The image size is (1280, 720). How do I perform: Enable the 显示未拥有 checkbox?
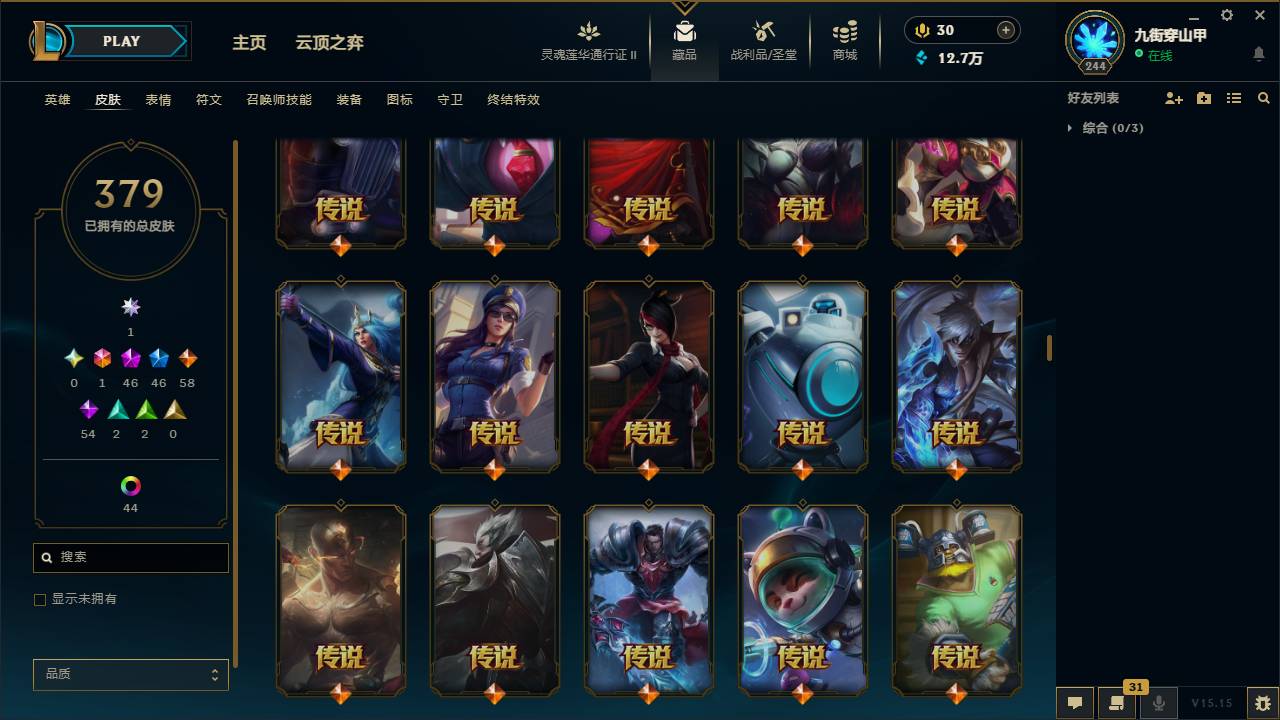coord(40,599)
